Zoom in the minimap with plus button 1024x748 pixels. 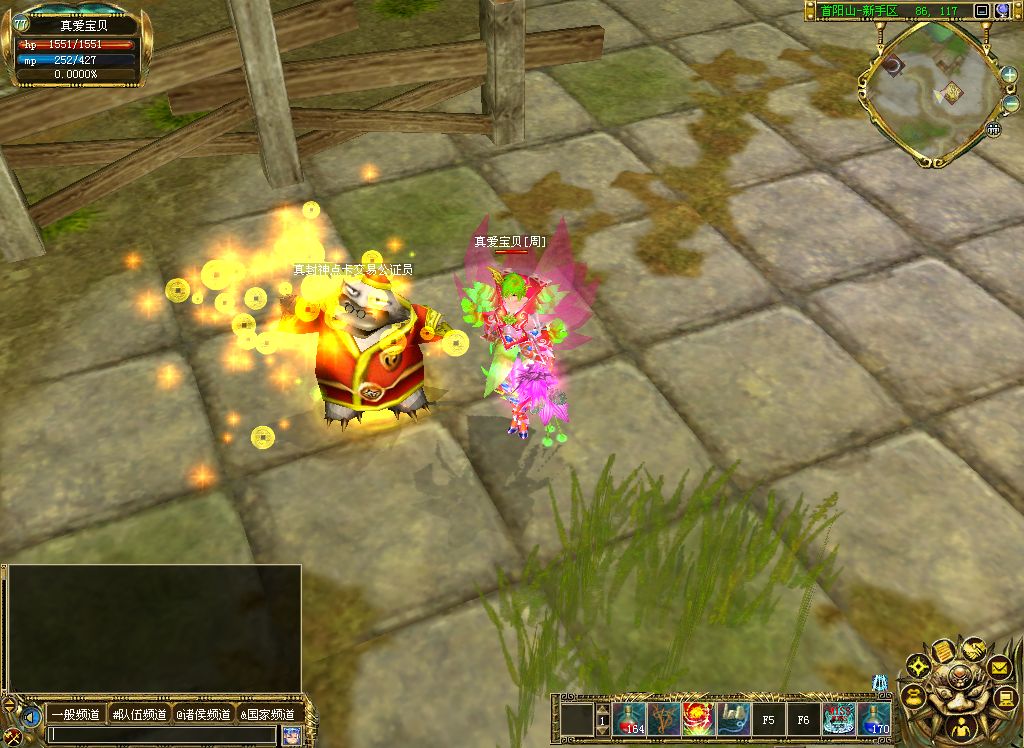click(x=1009, y=75)
